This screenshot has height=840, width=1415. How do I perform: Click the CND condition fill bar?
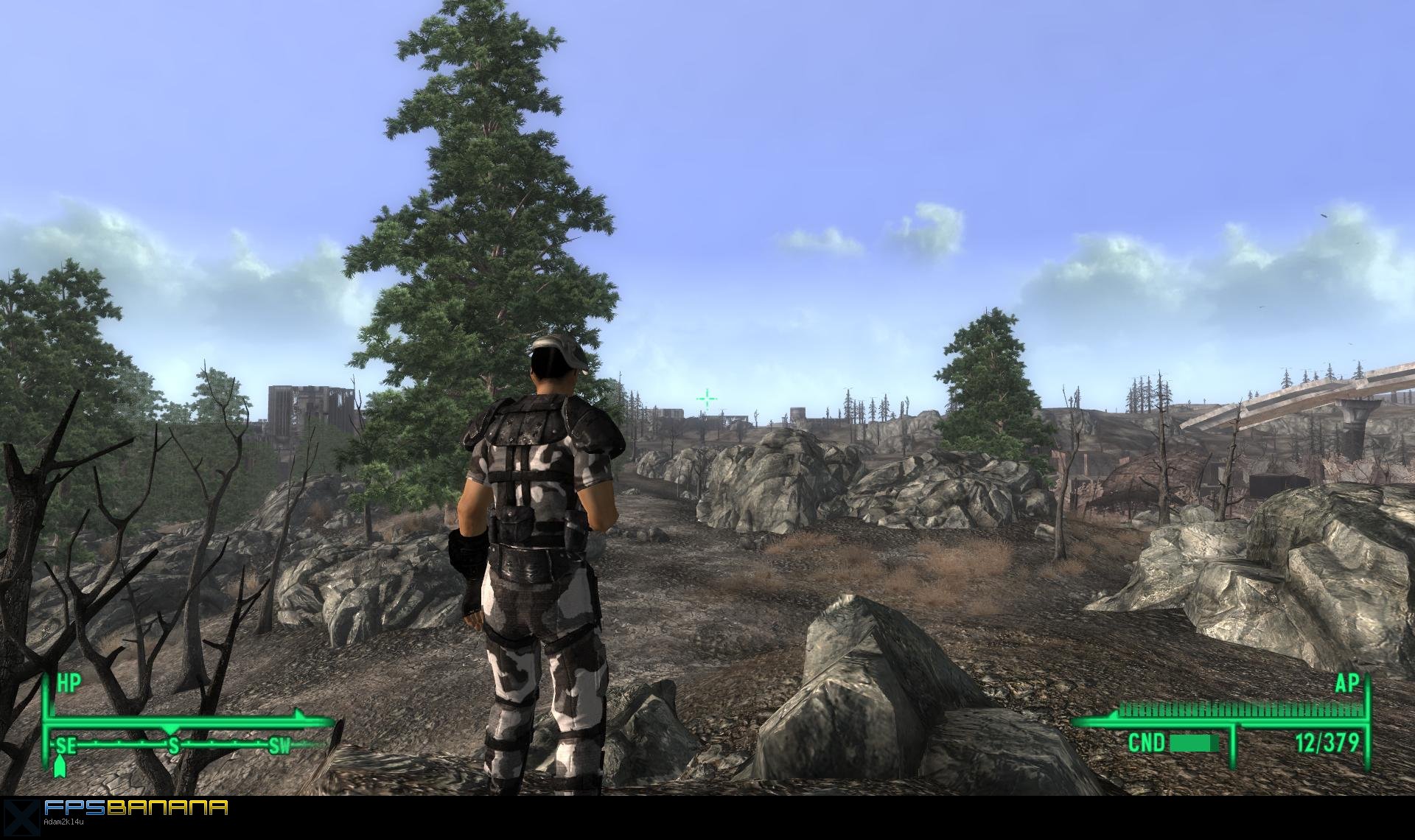pos(1192,742)
